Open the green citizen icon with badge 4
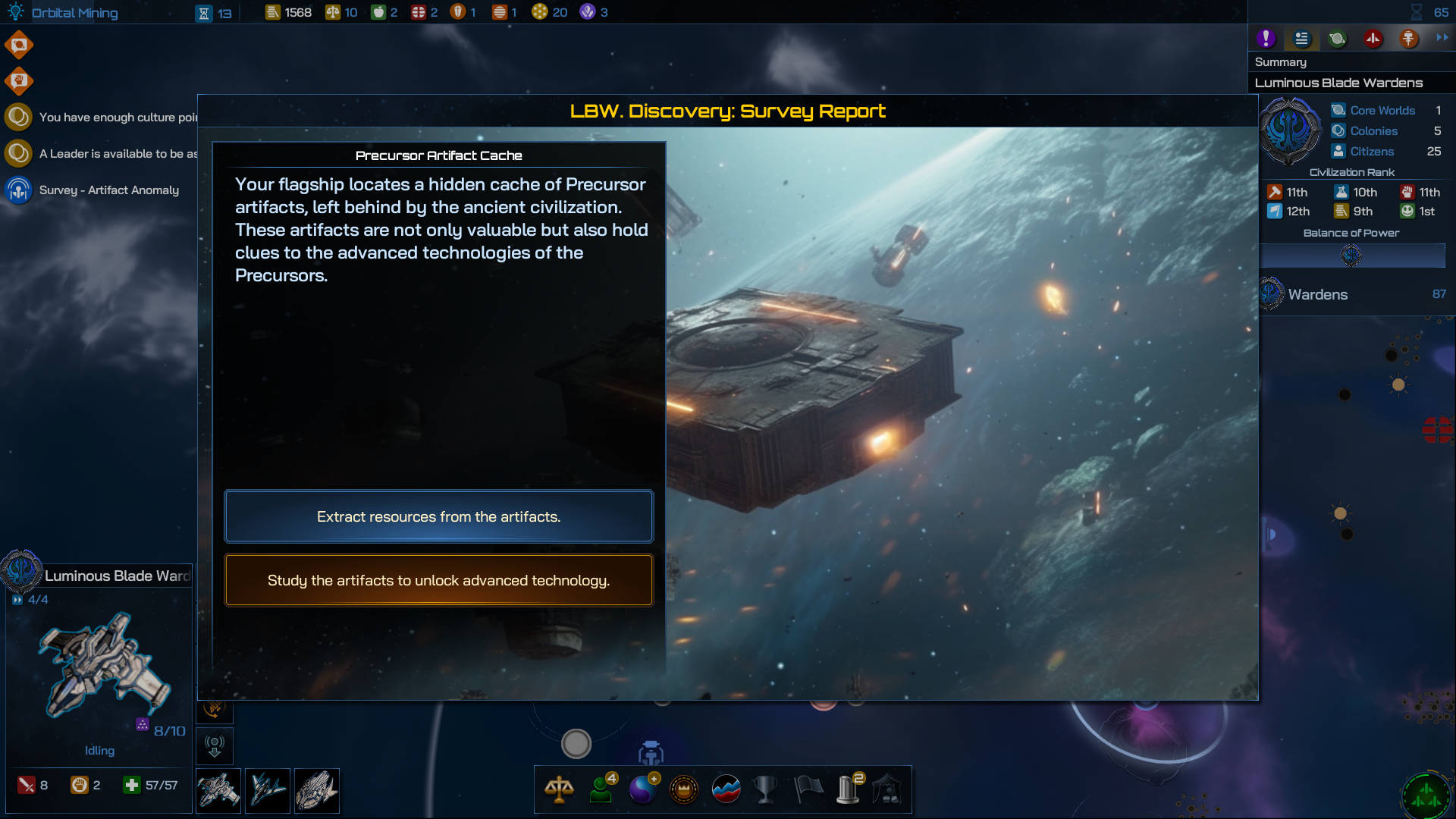This screenshot has width=1456, height=819. 601,789
